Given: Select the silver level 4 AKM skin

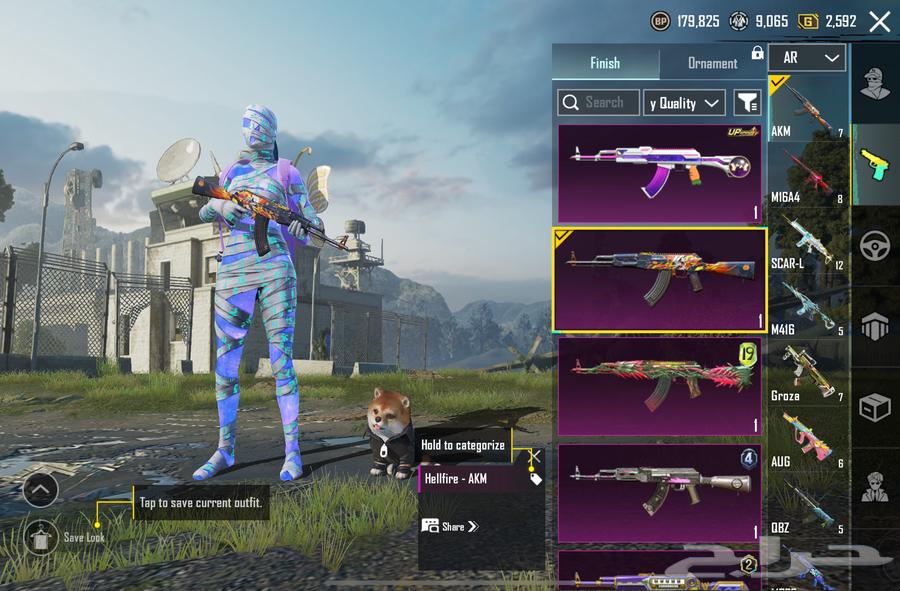Looking at the screenshot, I should (659, 492).
